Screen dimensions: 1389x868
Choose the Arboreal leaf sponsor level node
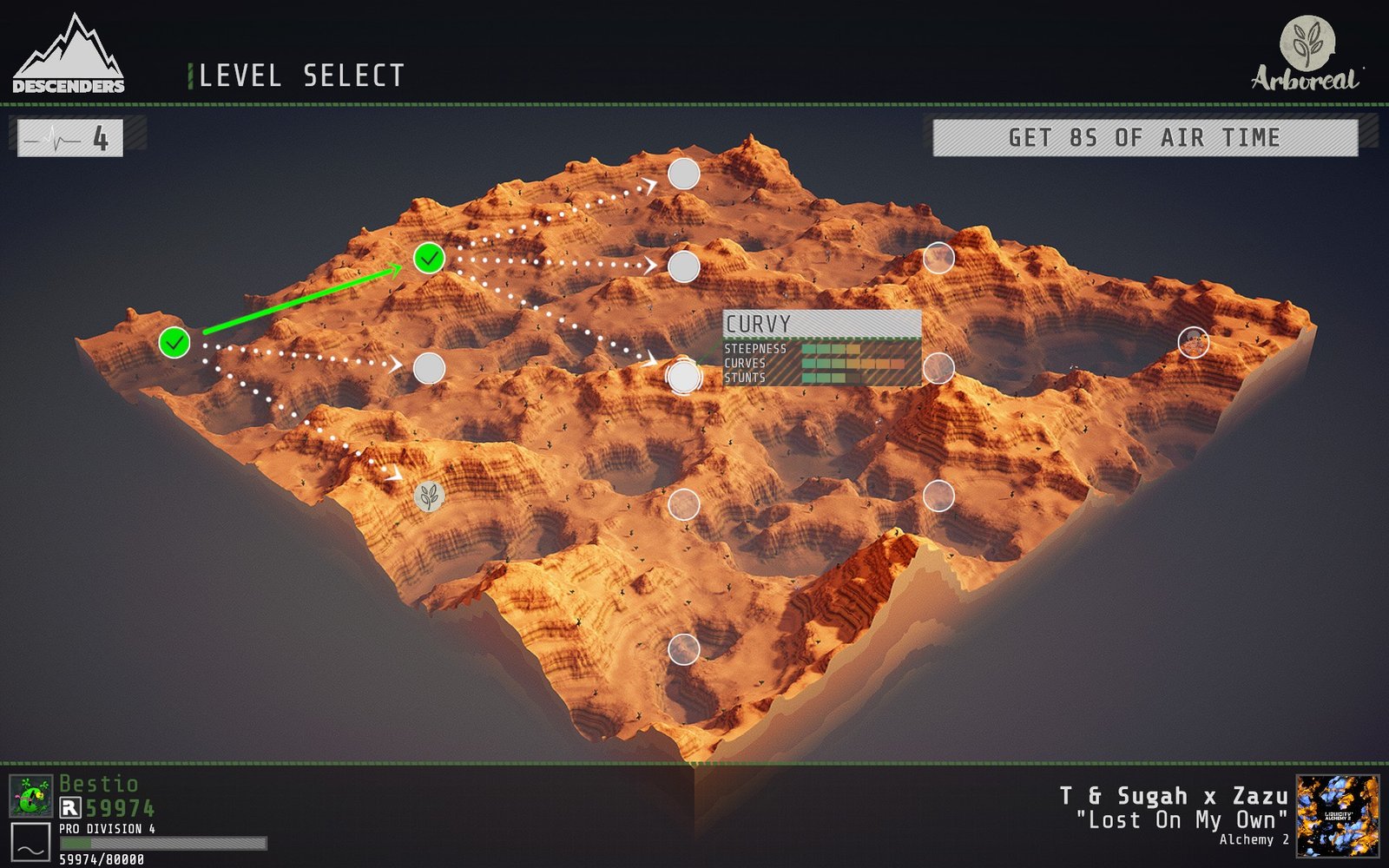coord(429,496)
